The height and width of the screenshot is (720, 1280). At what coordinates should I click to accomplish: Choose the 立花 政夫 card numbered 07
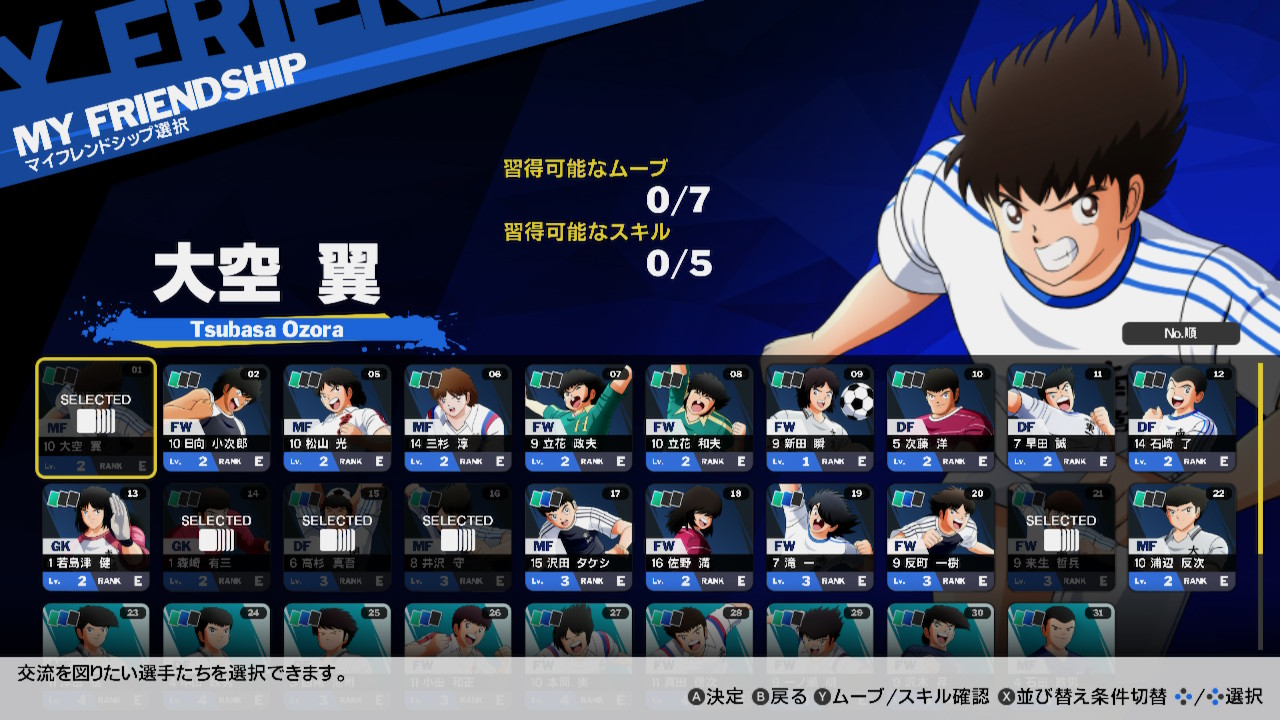[x=579, y=418]
